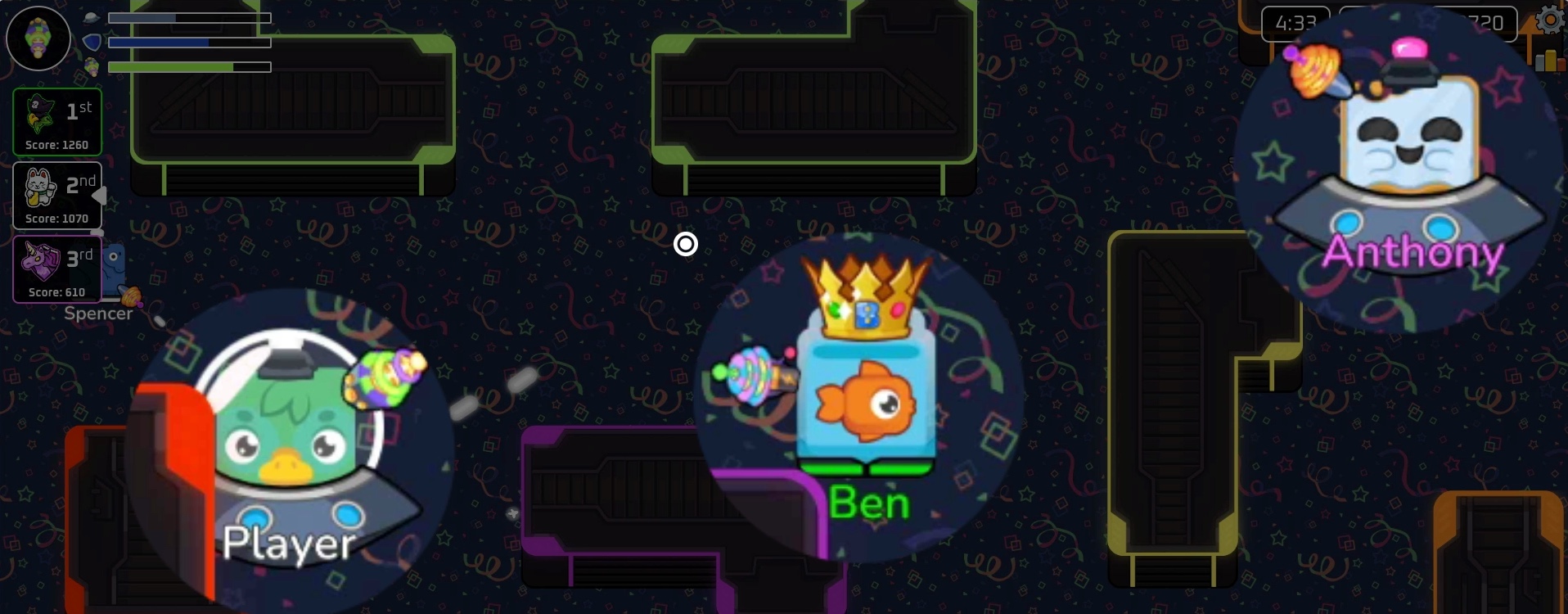Click your circular avatar portrait in top-left

[x=38, y=38]
